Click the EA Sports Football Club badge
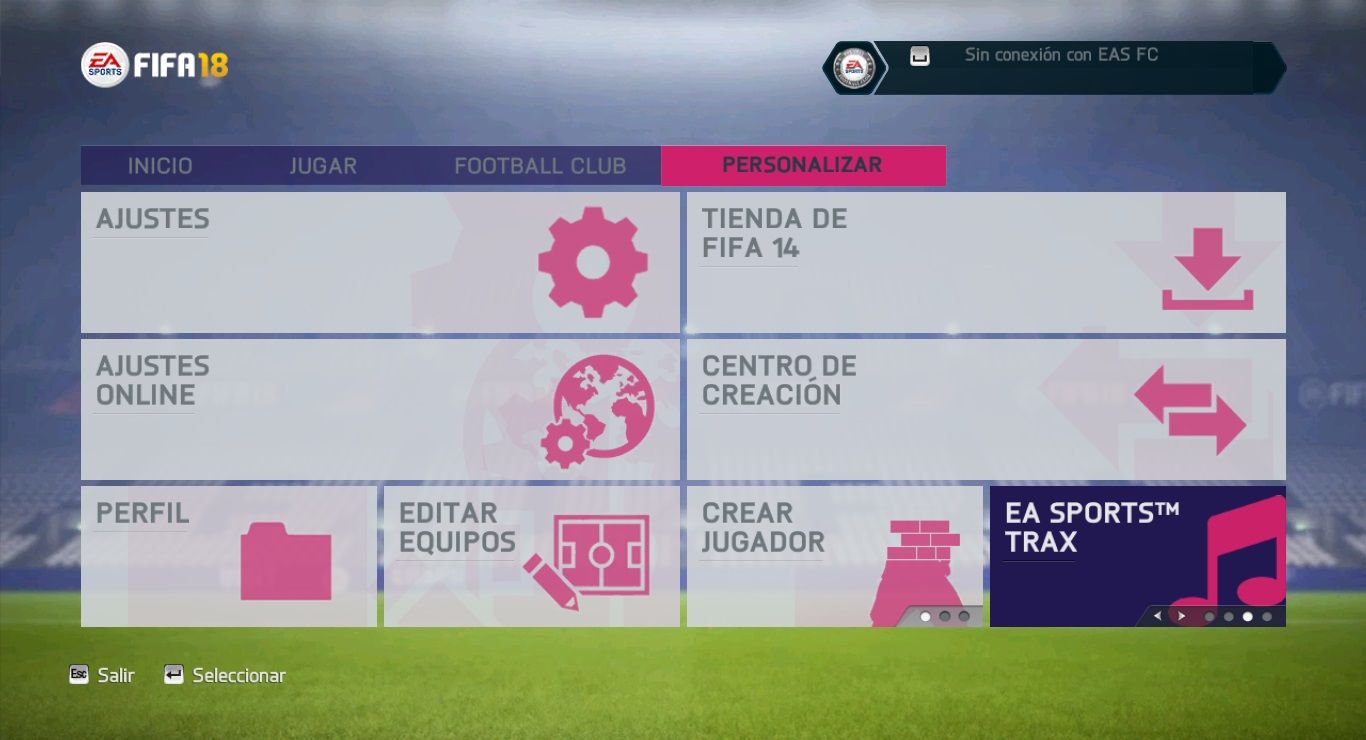The height and width of the screenshot is (740, 1366). click(x=854, y=68)
